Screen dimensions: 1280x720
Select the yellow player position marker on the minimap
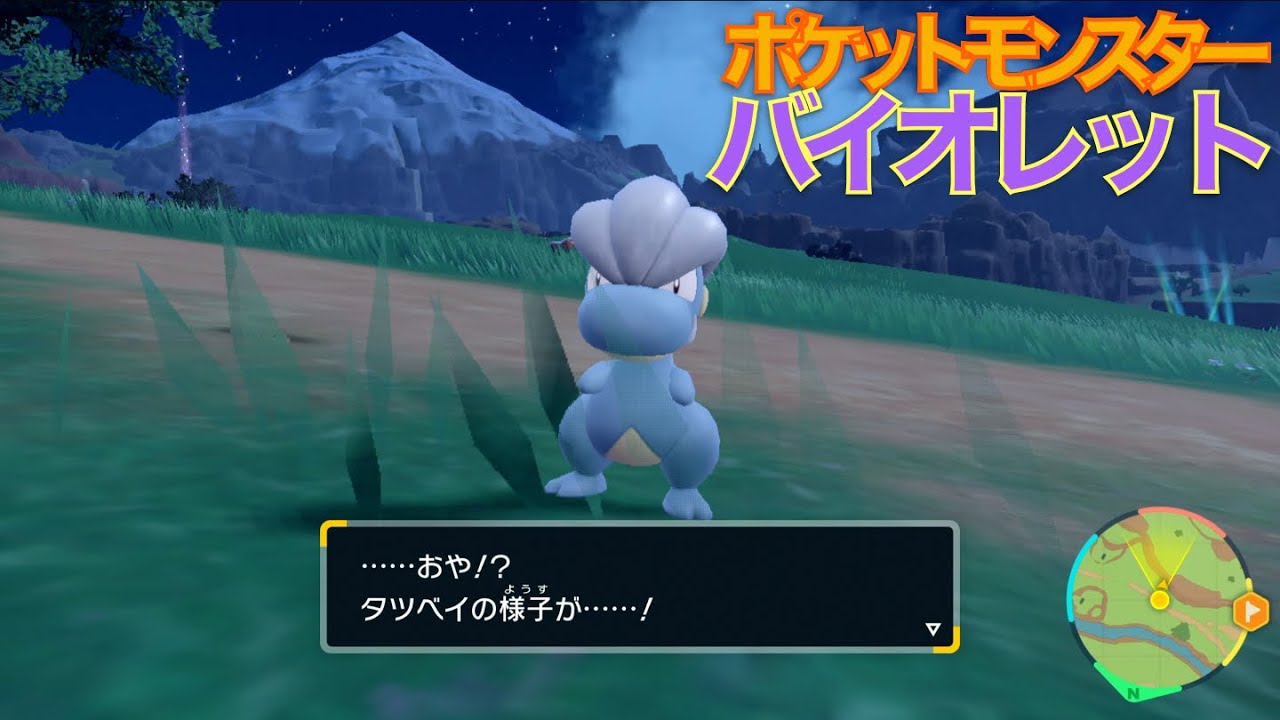[1160, 600]
